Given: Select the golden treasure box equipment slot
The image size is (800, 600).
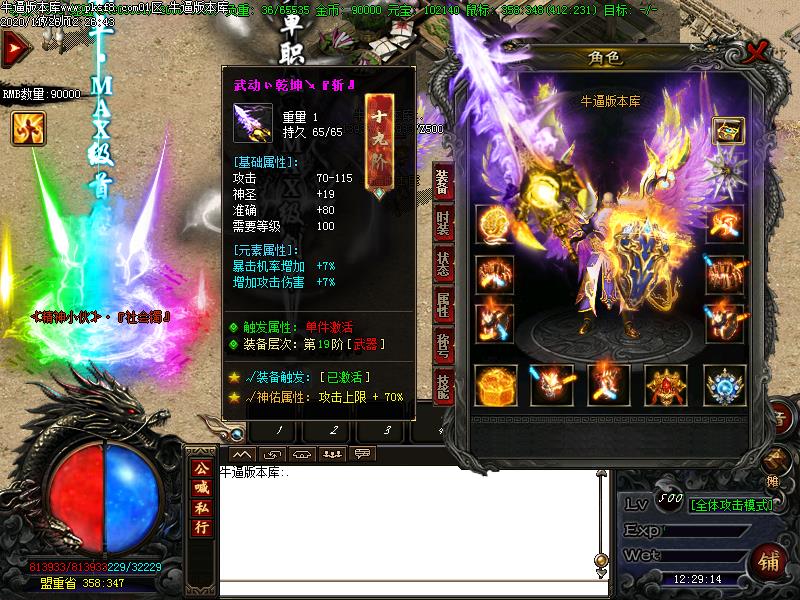Looking at the screenshot, I should click(496, 385).
